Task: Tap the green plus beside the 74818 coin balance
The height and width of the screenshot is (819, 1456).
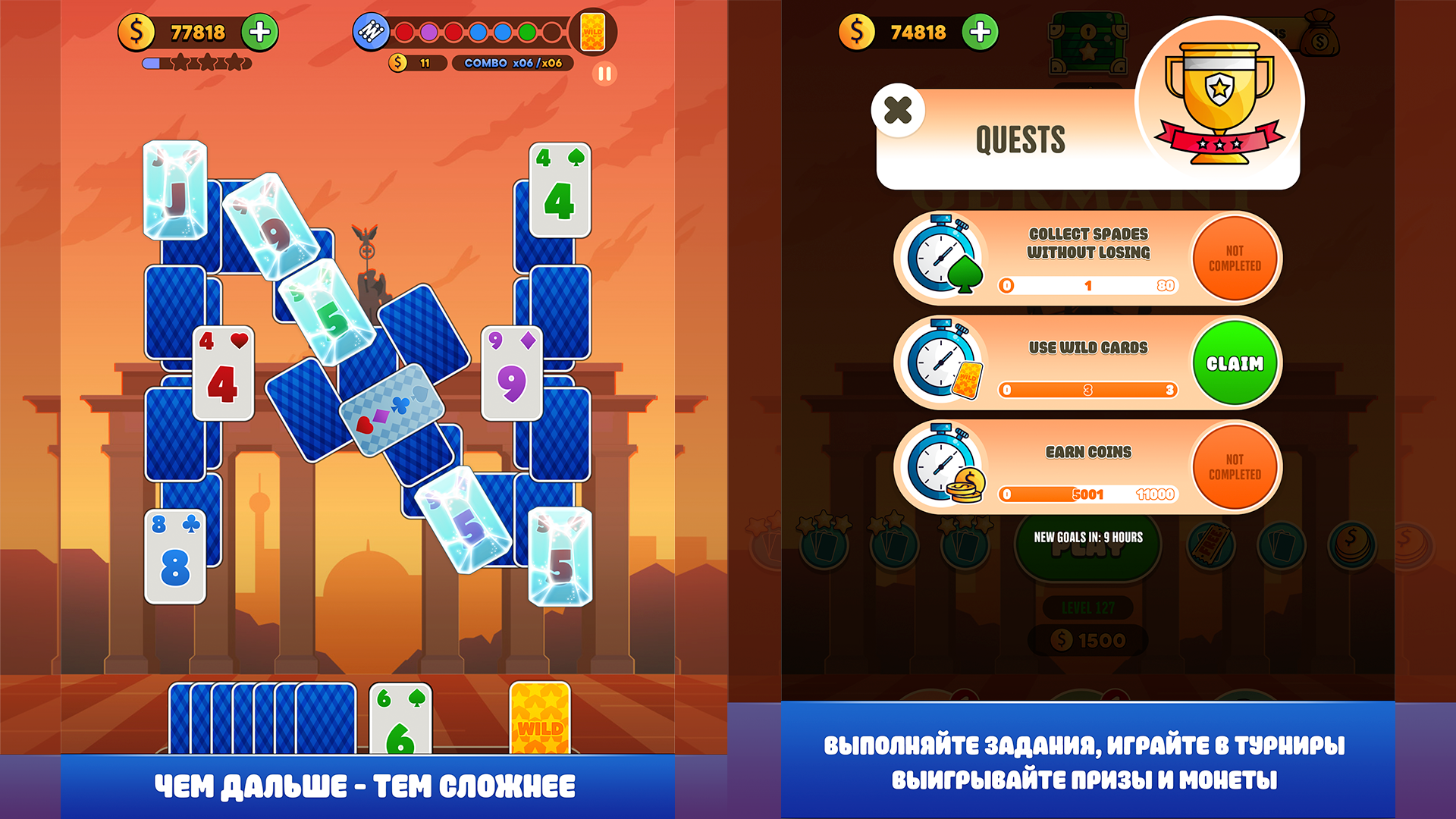Action: coord(978,33)
